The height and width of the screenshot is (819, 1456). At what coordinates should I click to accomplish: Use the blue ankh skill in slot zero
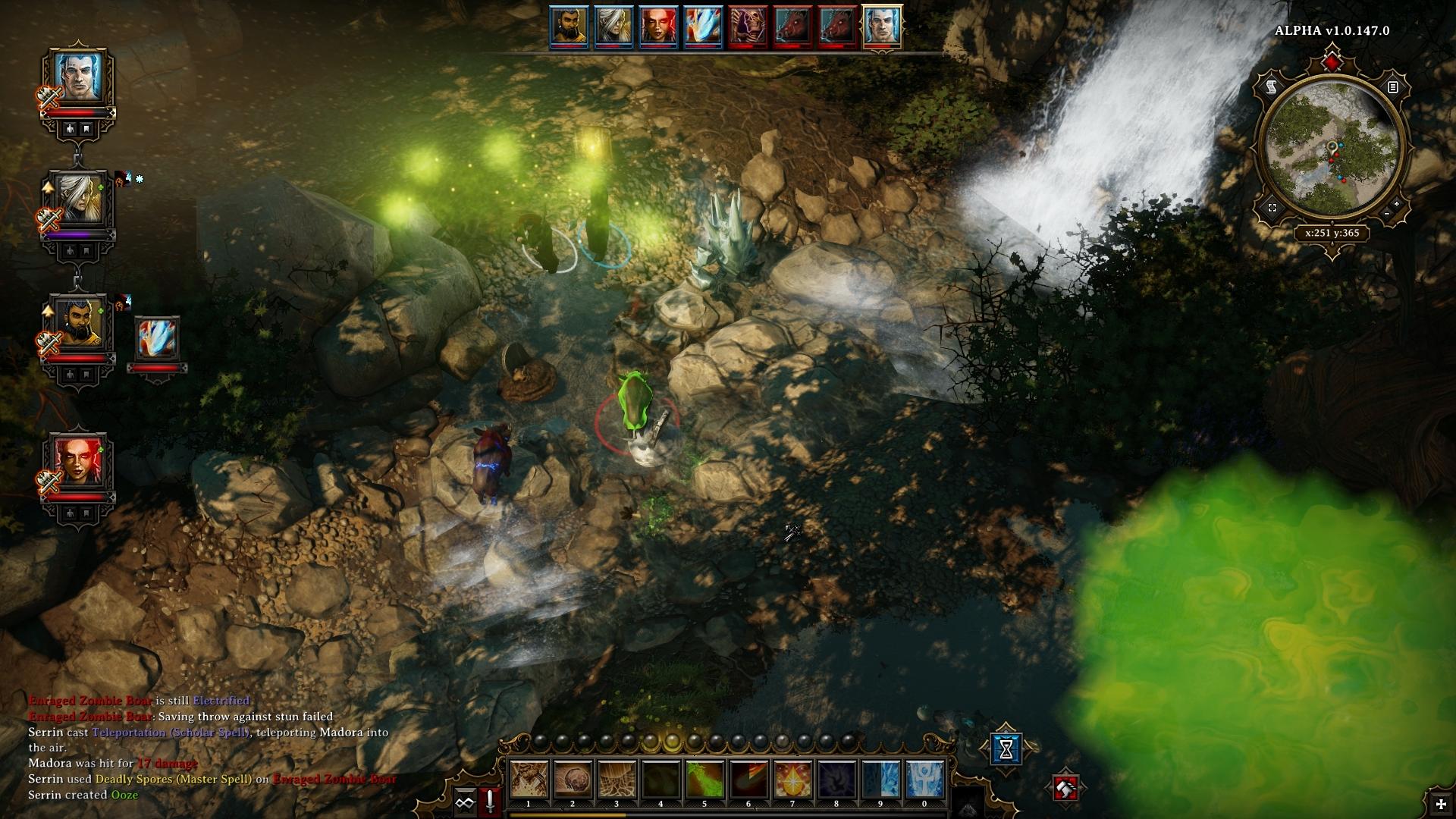coord(924,780)
